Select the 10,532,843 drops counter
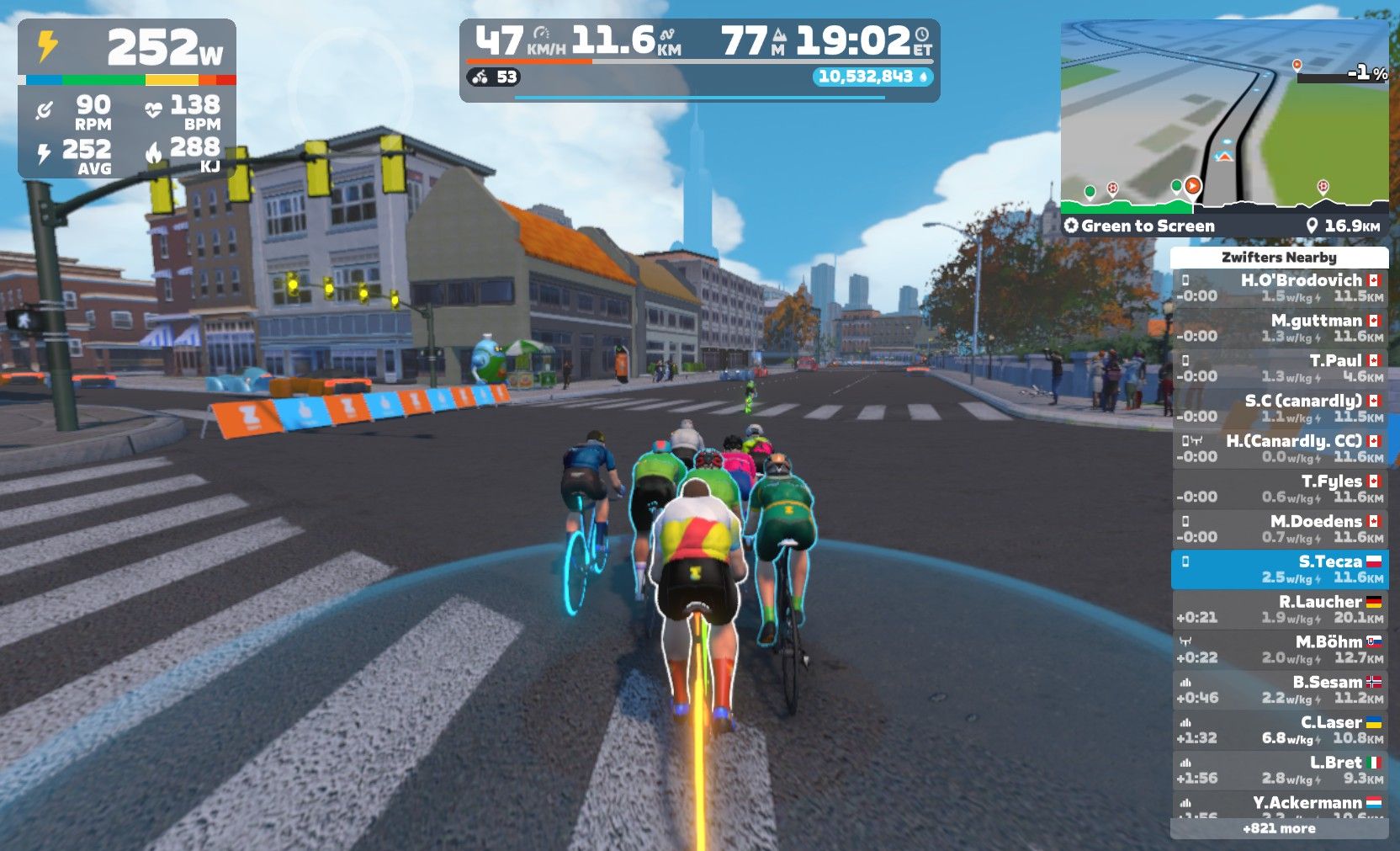Screen dimensions: 1400x851 pos(872,77)
